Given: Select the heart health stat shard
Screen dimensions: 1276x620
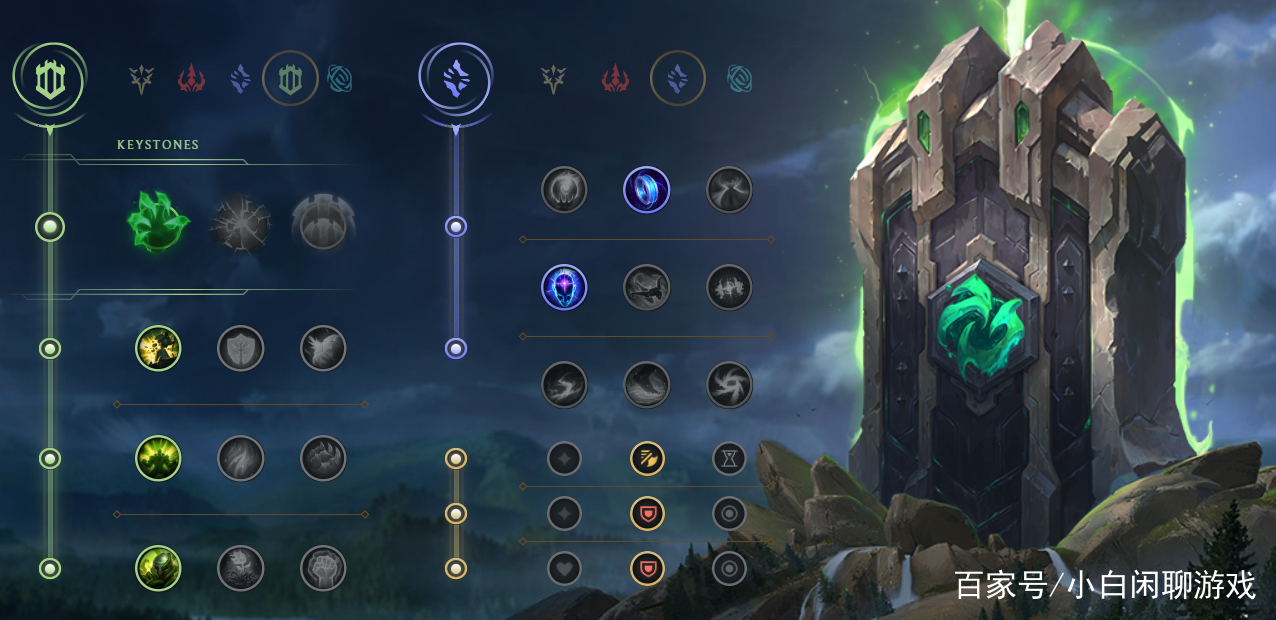Looking at the screenshot, I should tap(564, 568).
